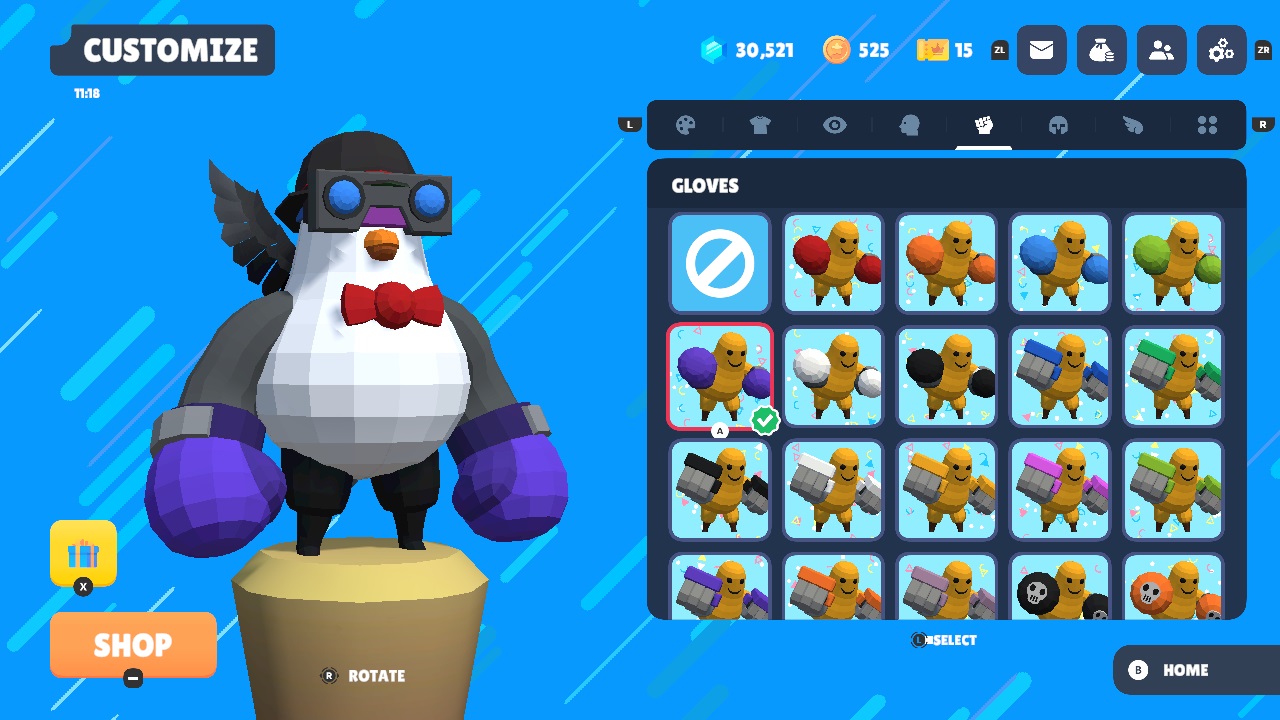The width and height of the screenshot is (1280, 720).
Task: Click the fist icon for gloves
Action: coord(983,125)
